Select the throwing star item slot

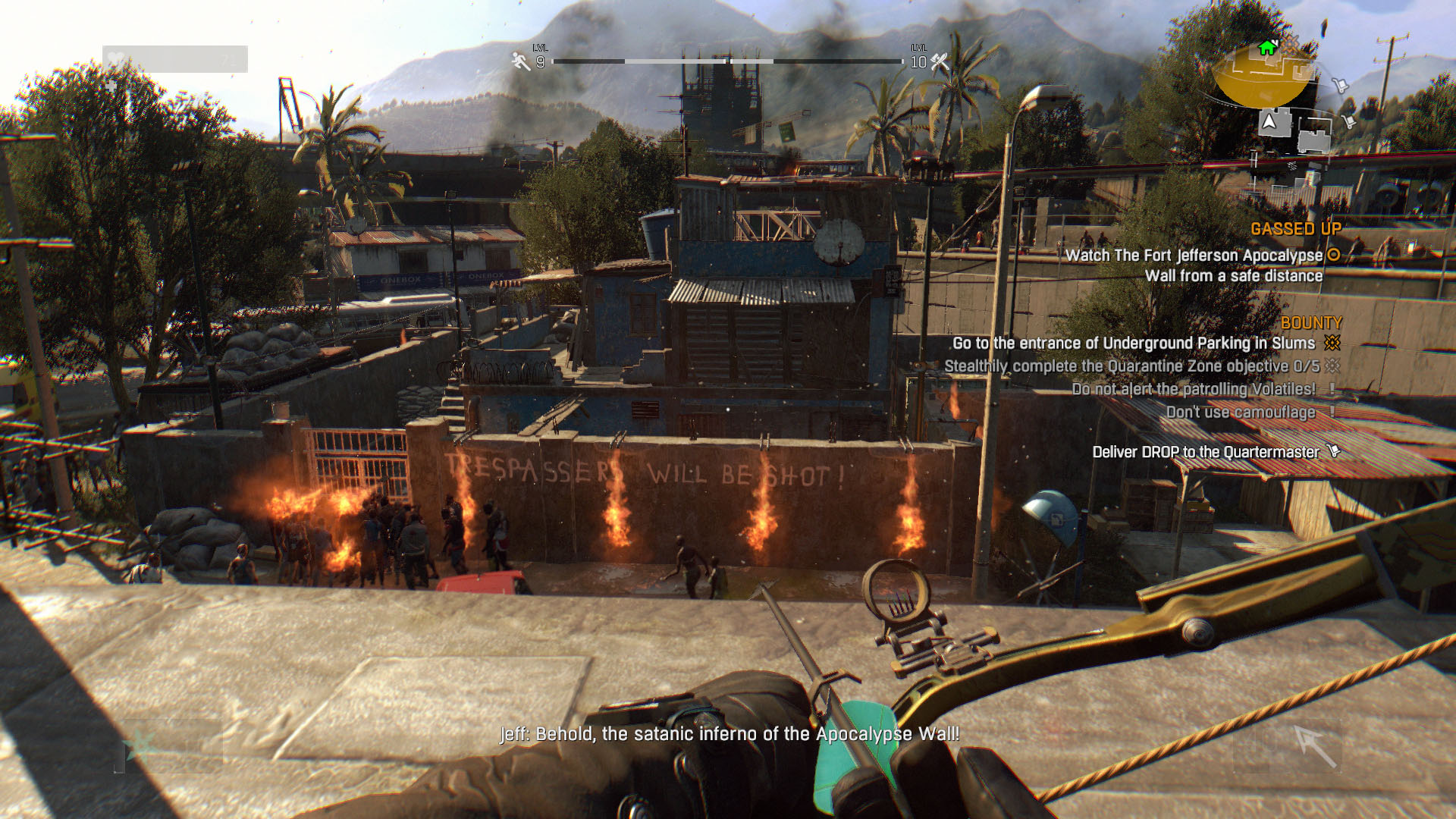141,746
